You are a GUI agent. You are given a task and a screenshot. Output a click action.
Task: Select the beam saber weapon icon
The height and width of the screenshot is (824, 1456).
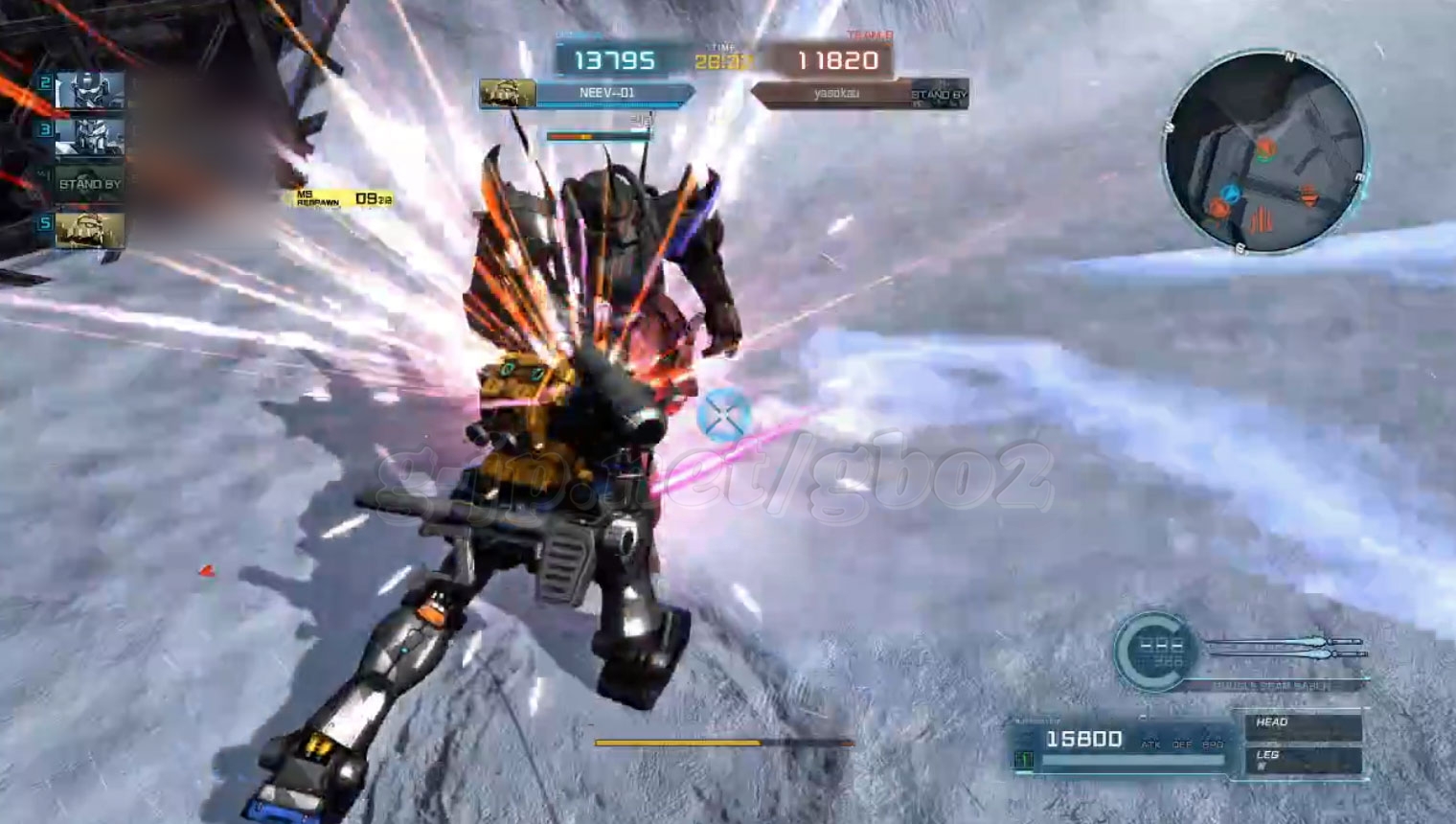(x=1284, y=648)
